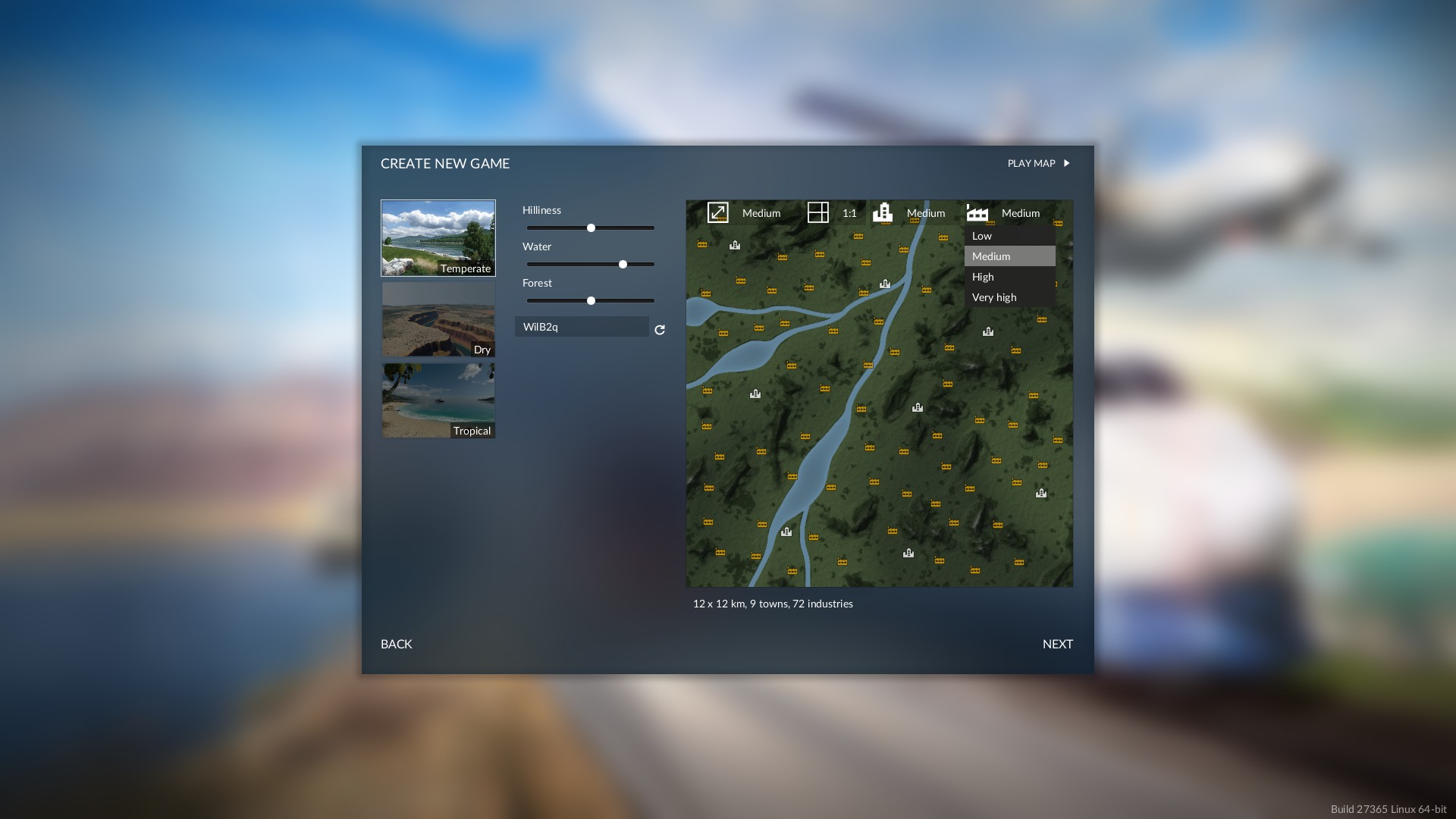The height and width of the screenshot is (819, 1456).
Task: Set industry density to Low
Action: tap(1009, 236)
